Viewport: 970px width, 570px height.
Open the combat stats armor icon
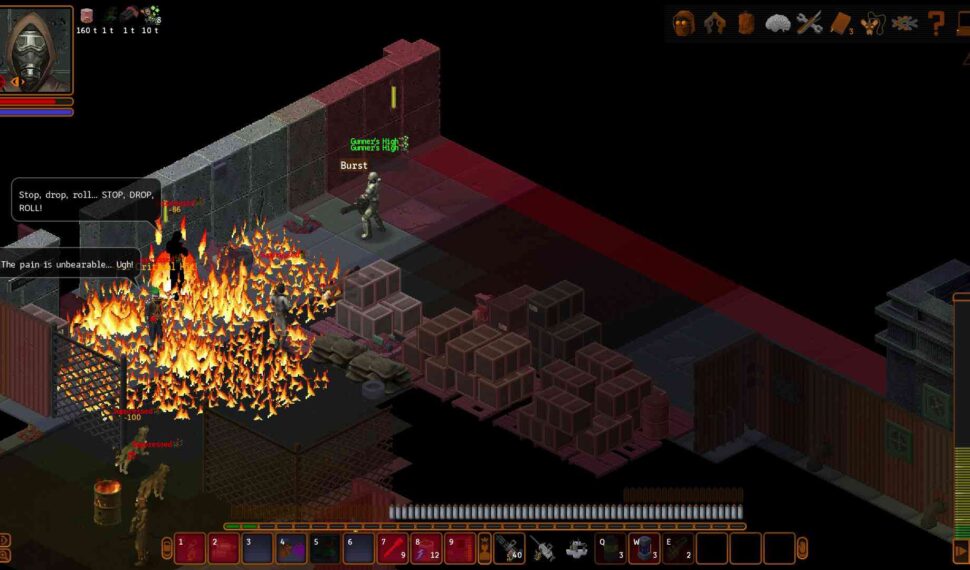715,23
